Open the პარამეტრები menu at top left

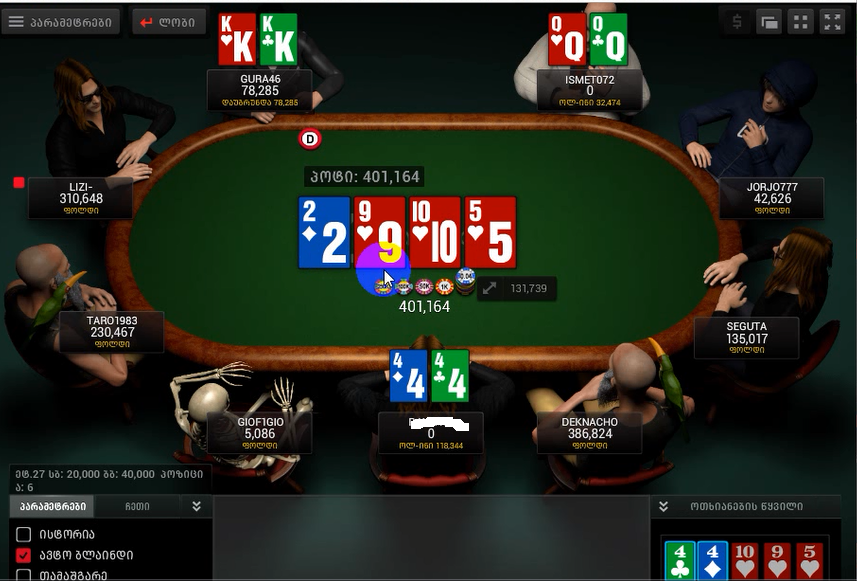click(61, 22)
